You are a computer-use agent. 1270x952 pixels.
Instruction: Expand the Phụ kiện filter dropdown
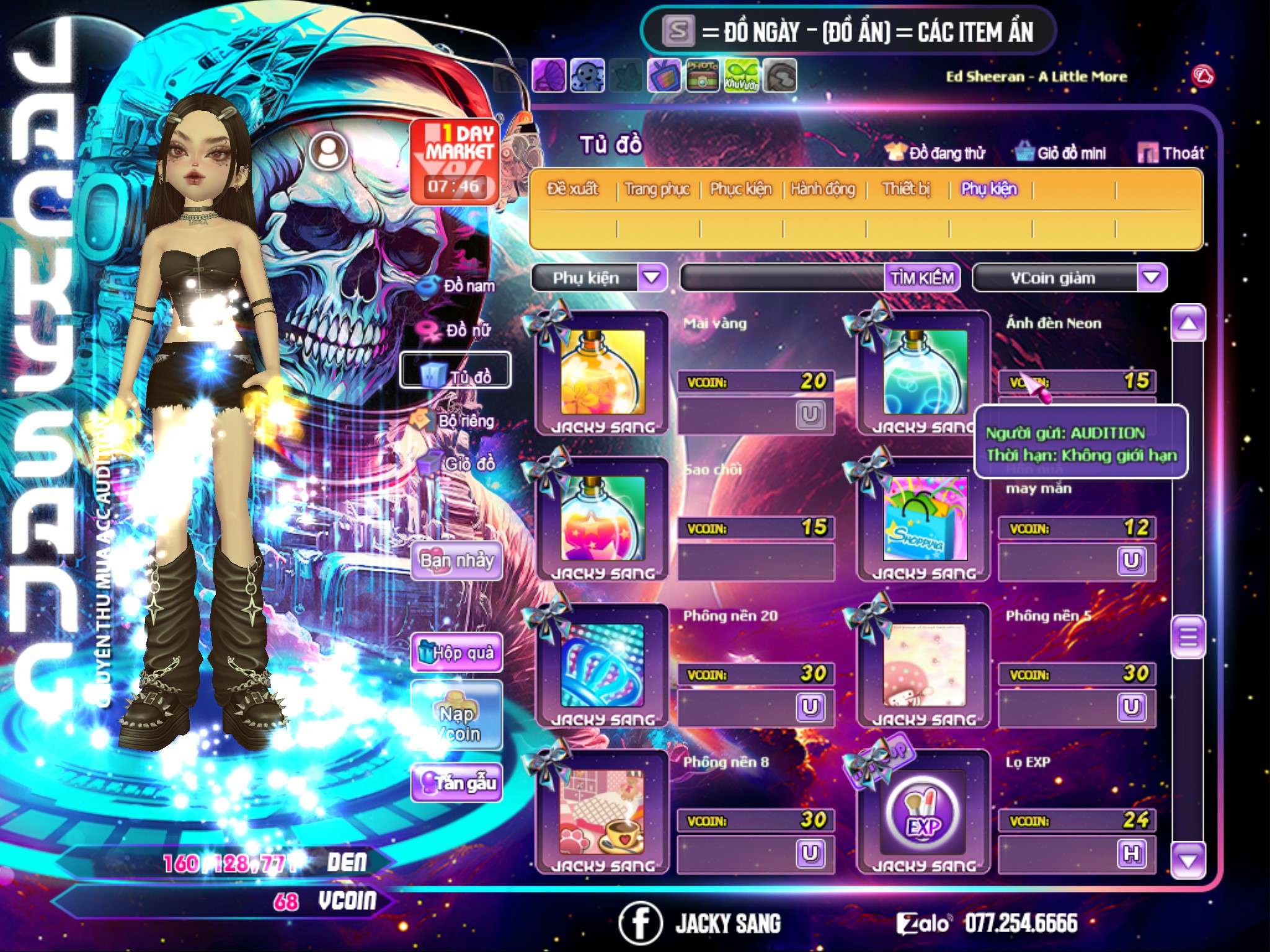pyautogui.click(x=652, y=278)
